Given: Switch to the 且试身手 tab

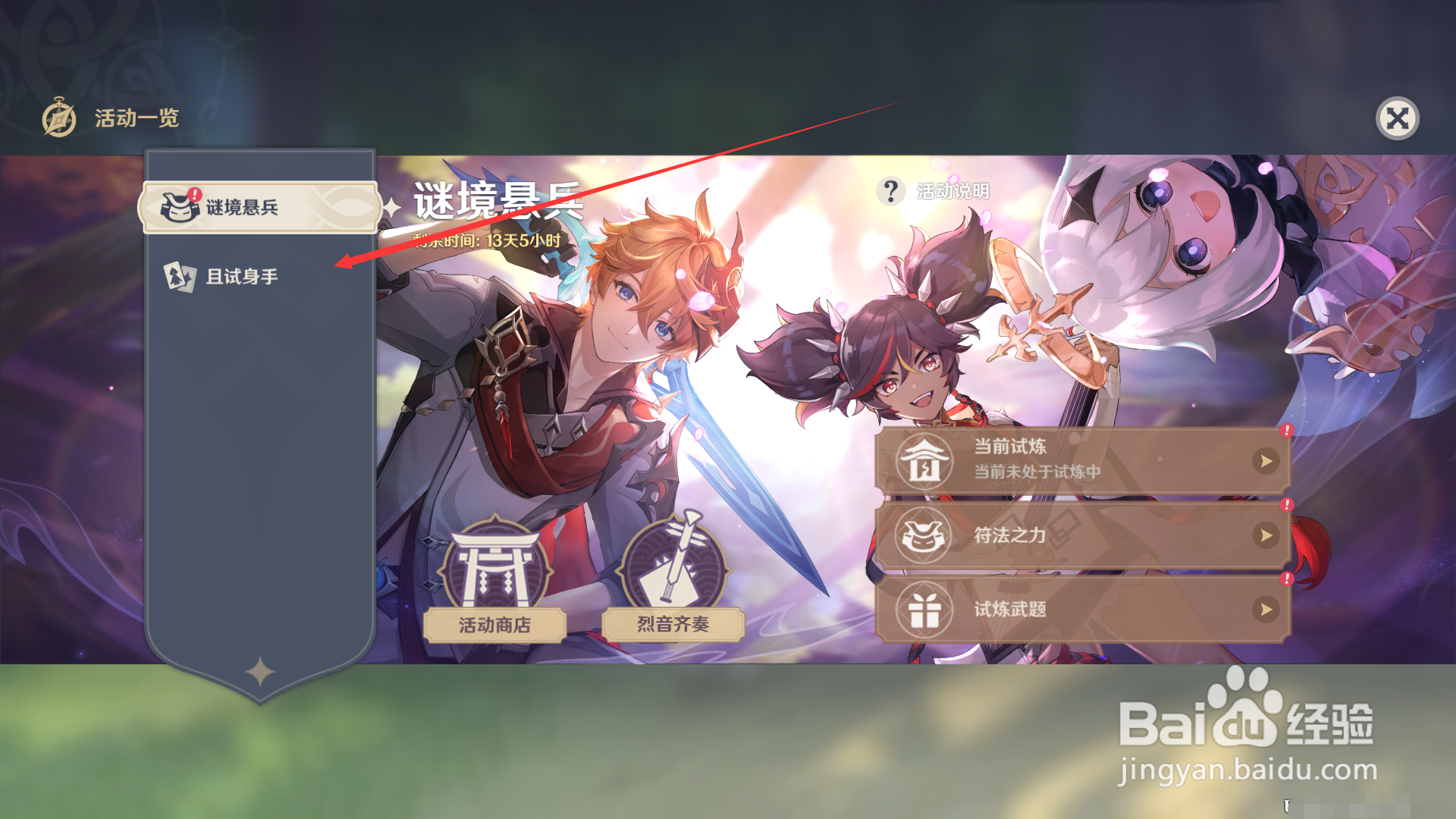Looking at the screenshot, I should coord(243,276).
